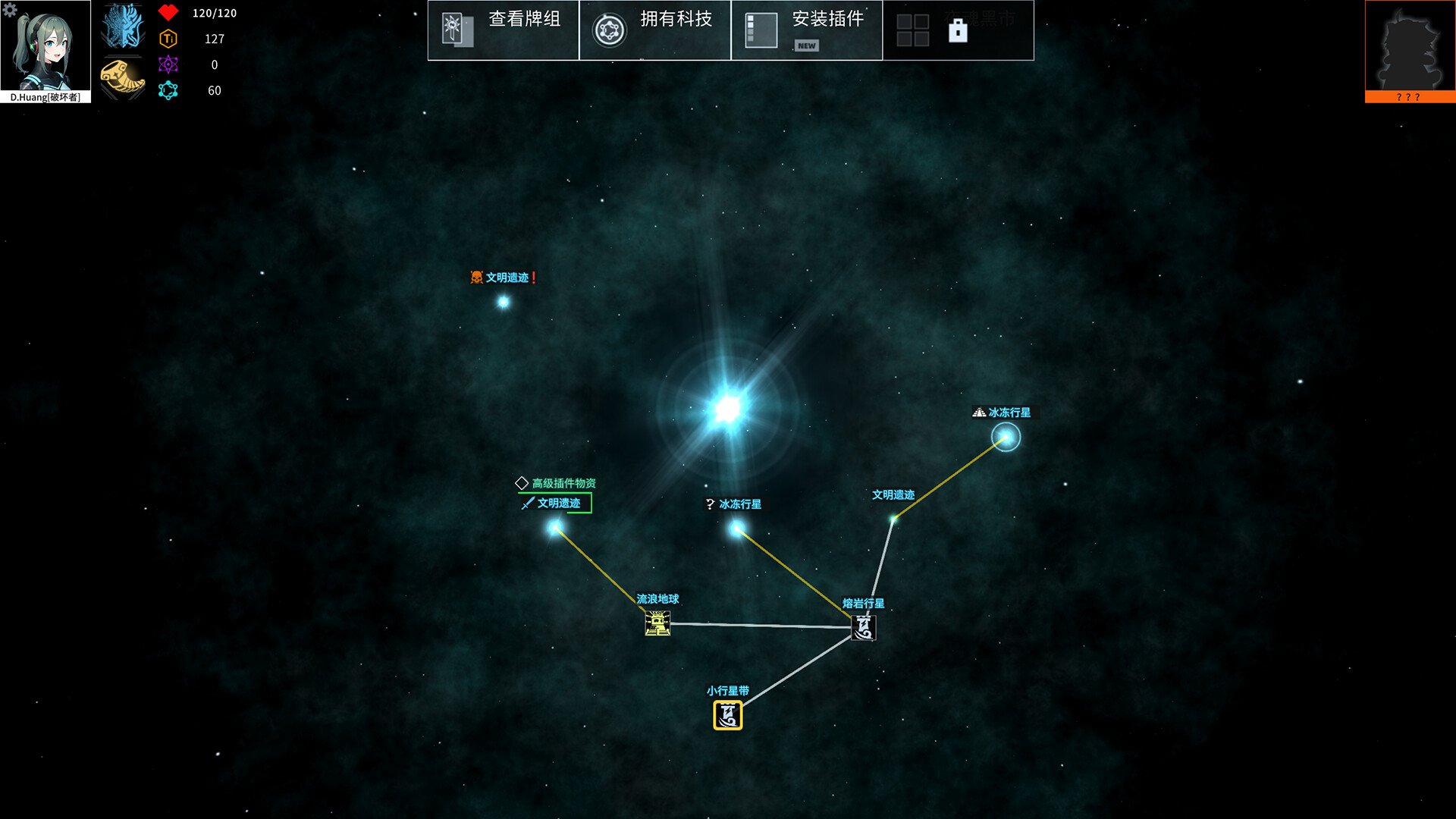Click the 流浪地球 planet node icon
Image resolution: width=1456 pixels, height=819 pixels.
click(657, 626)
